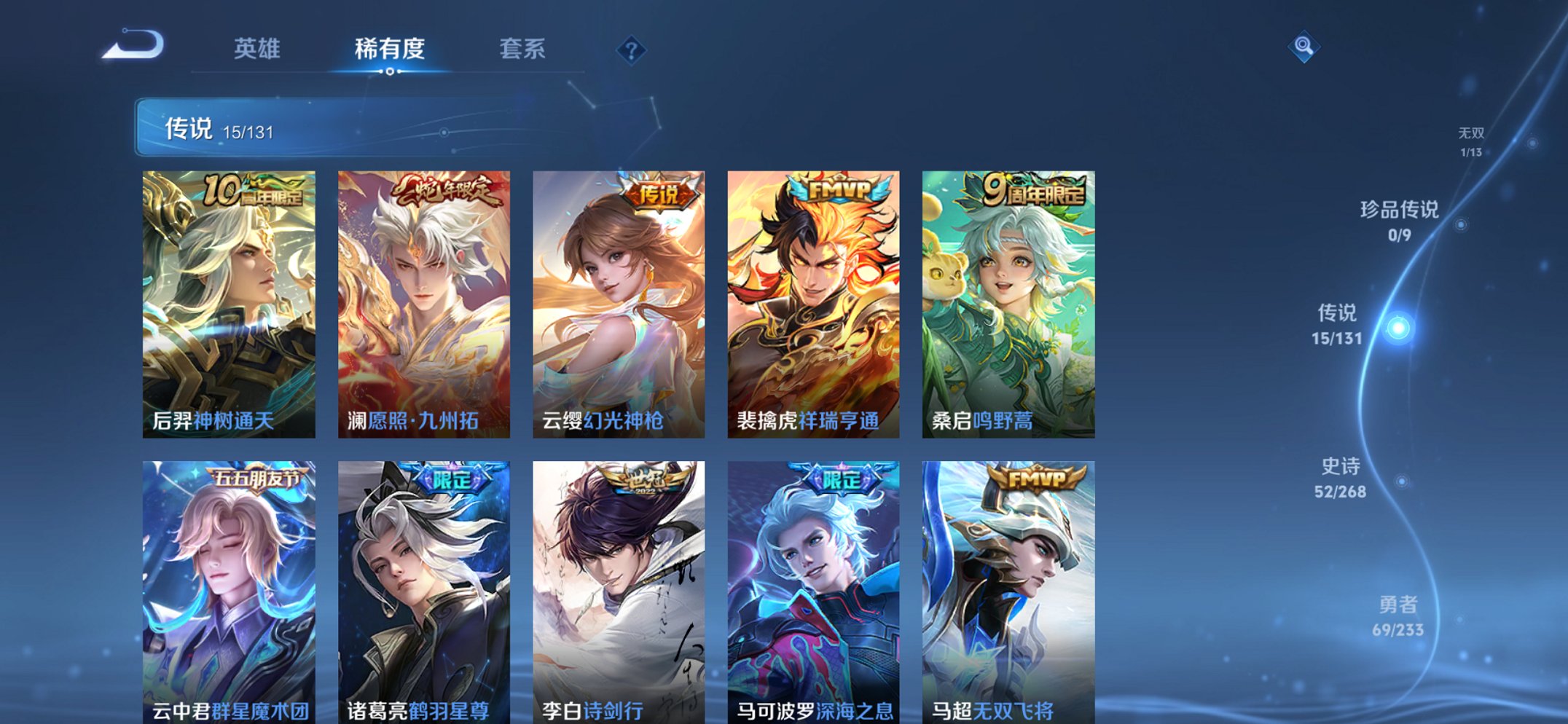This screenshot has height=724, width=1568.
Task: Click the 蛇年限定 badge on 澜's skin
Action: click(446, 188)
